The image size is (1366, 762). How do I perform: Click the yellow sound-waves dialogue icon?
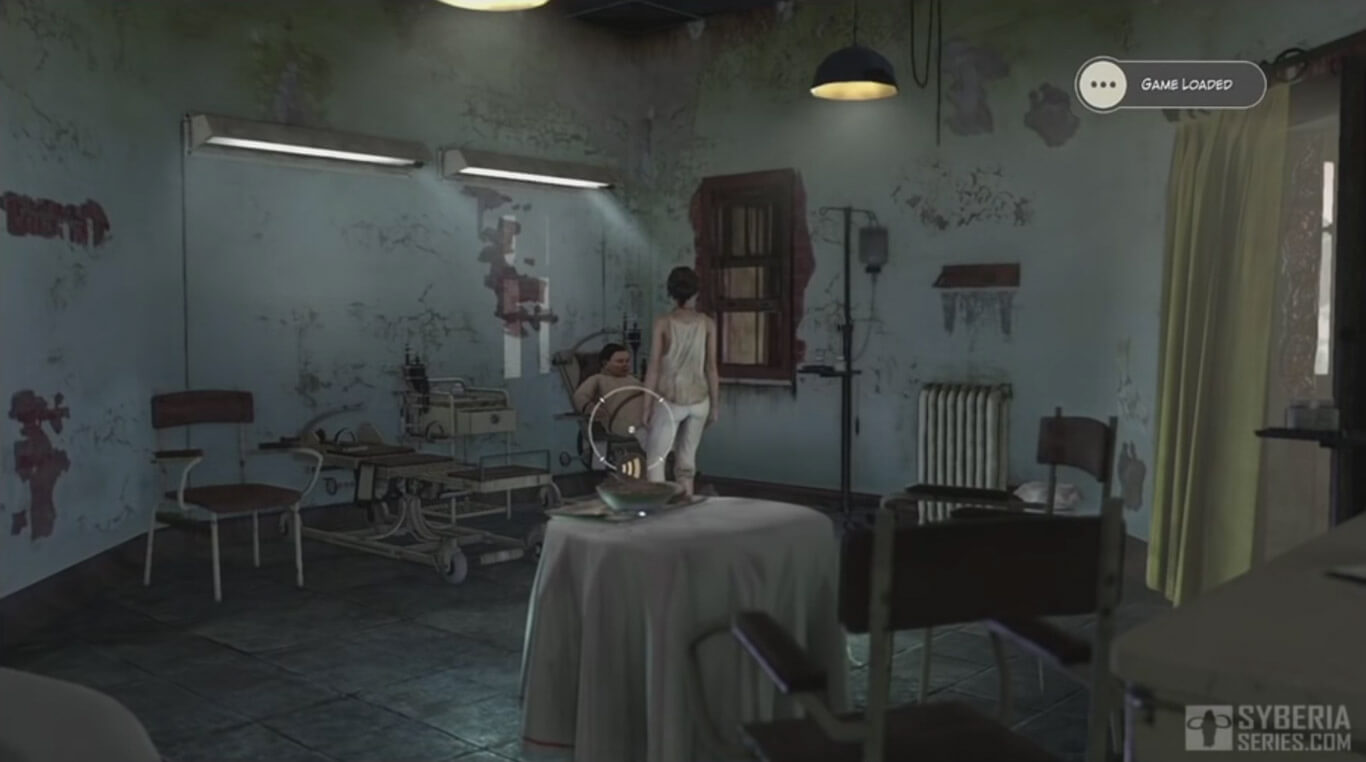[x=631, y=467]
